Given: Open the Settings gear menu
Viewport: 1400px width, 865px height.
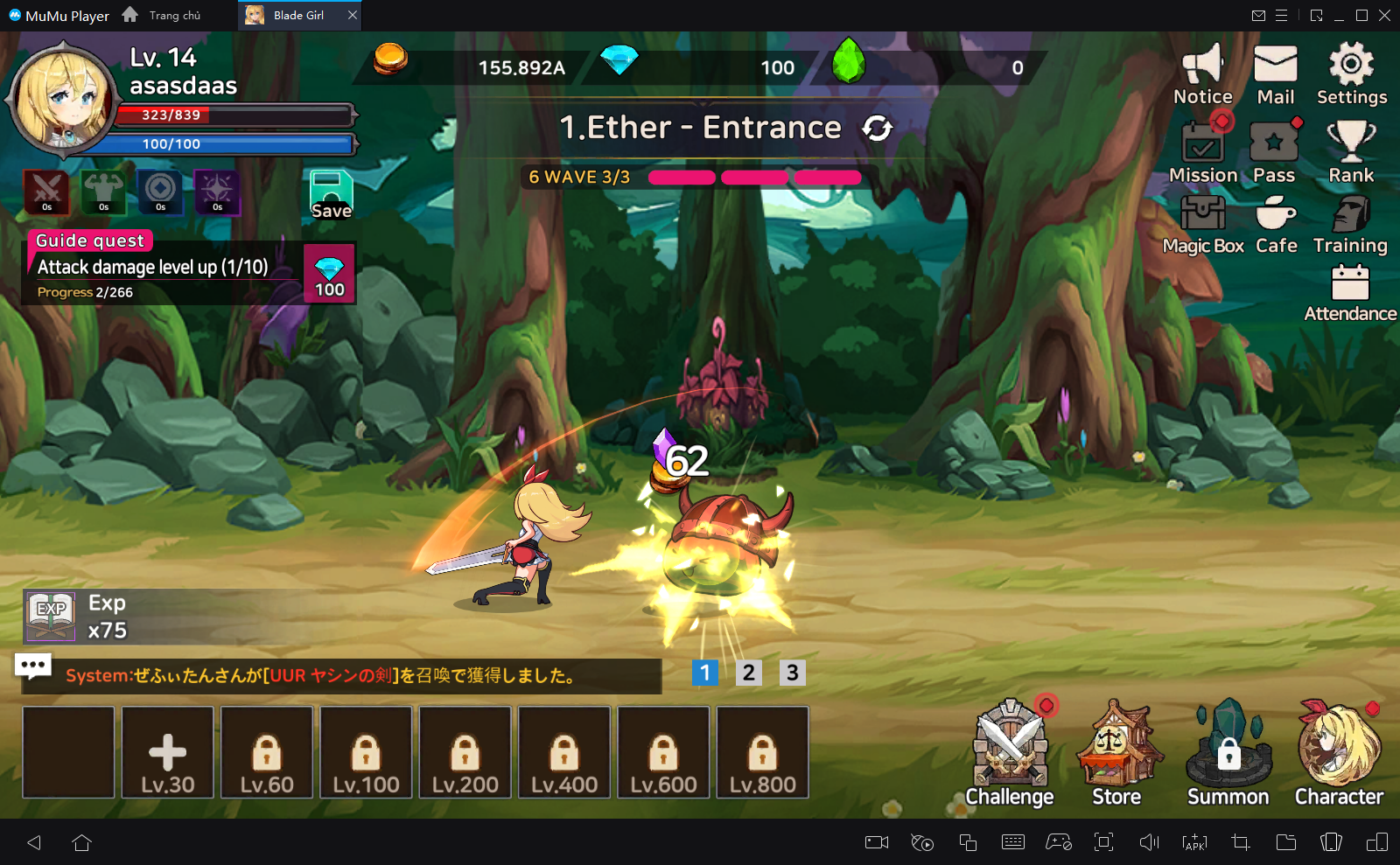Looking at the screenshot, I should tap(1351, 74).
